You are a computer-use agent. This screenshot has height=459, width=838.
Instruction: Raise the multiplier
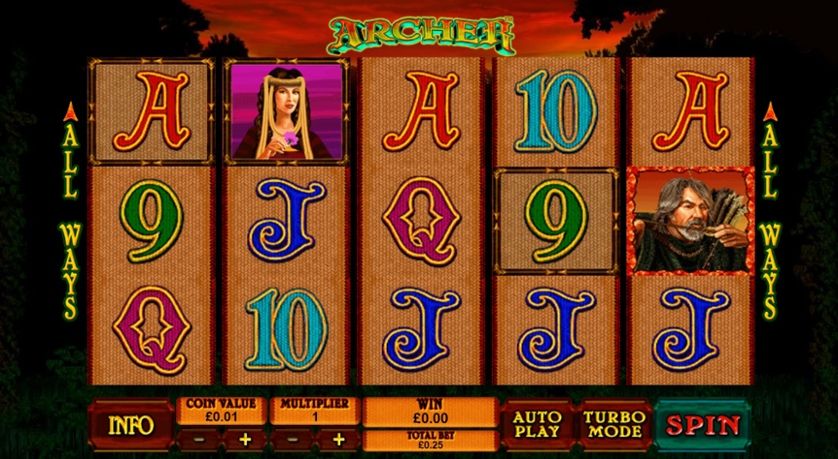338,438
